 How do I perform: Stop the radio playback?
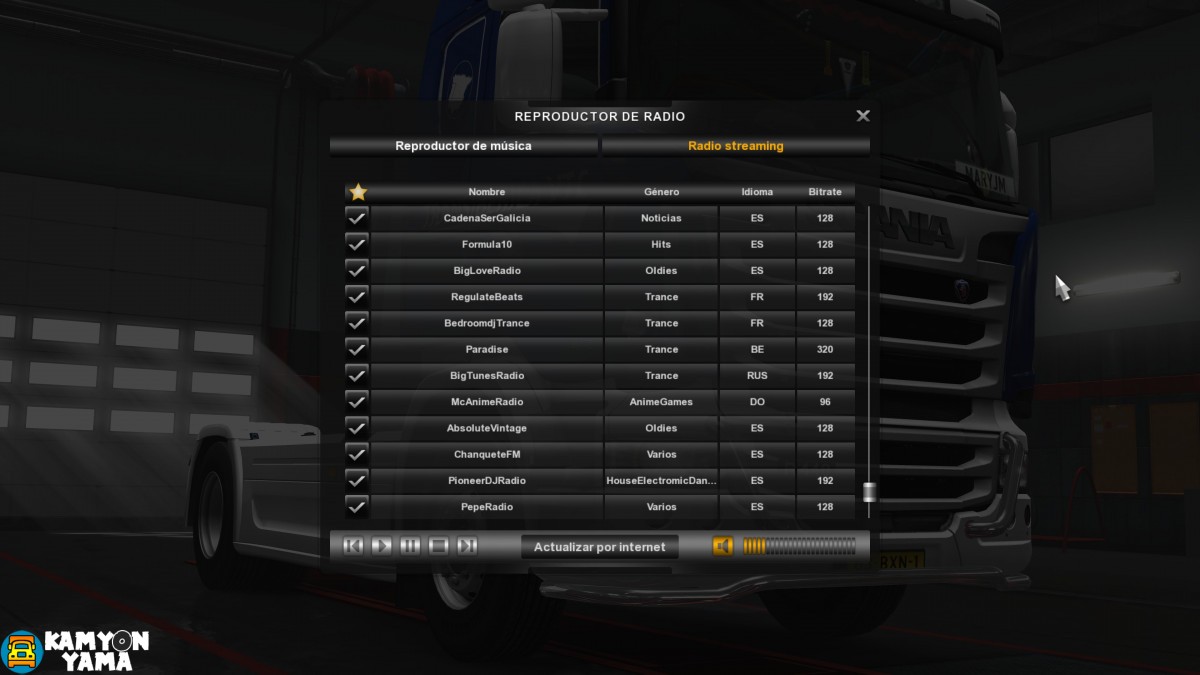click(438, 546)
